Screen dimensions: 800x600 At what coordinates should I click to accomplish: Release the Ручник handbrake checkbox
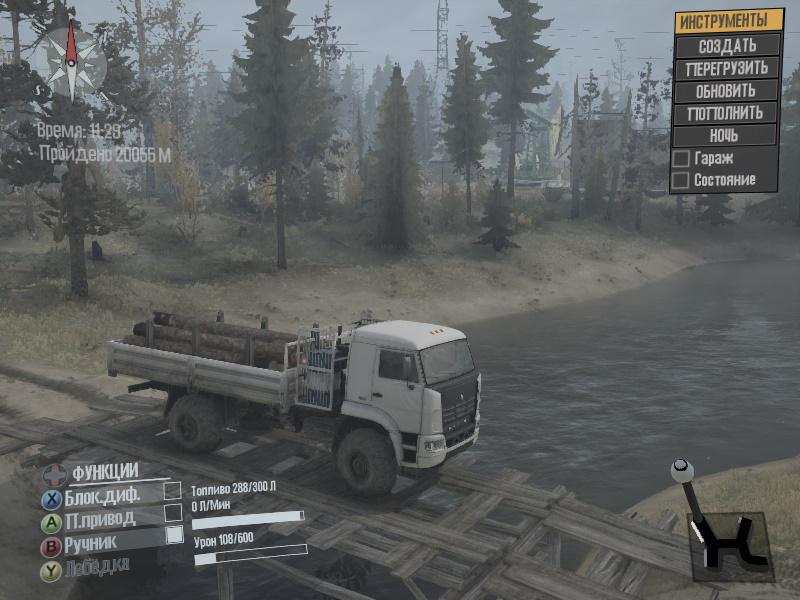173,535
